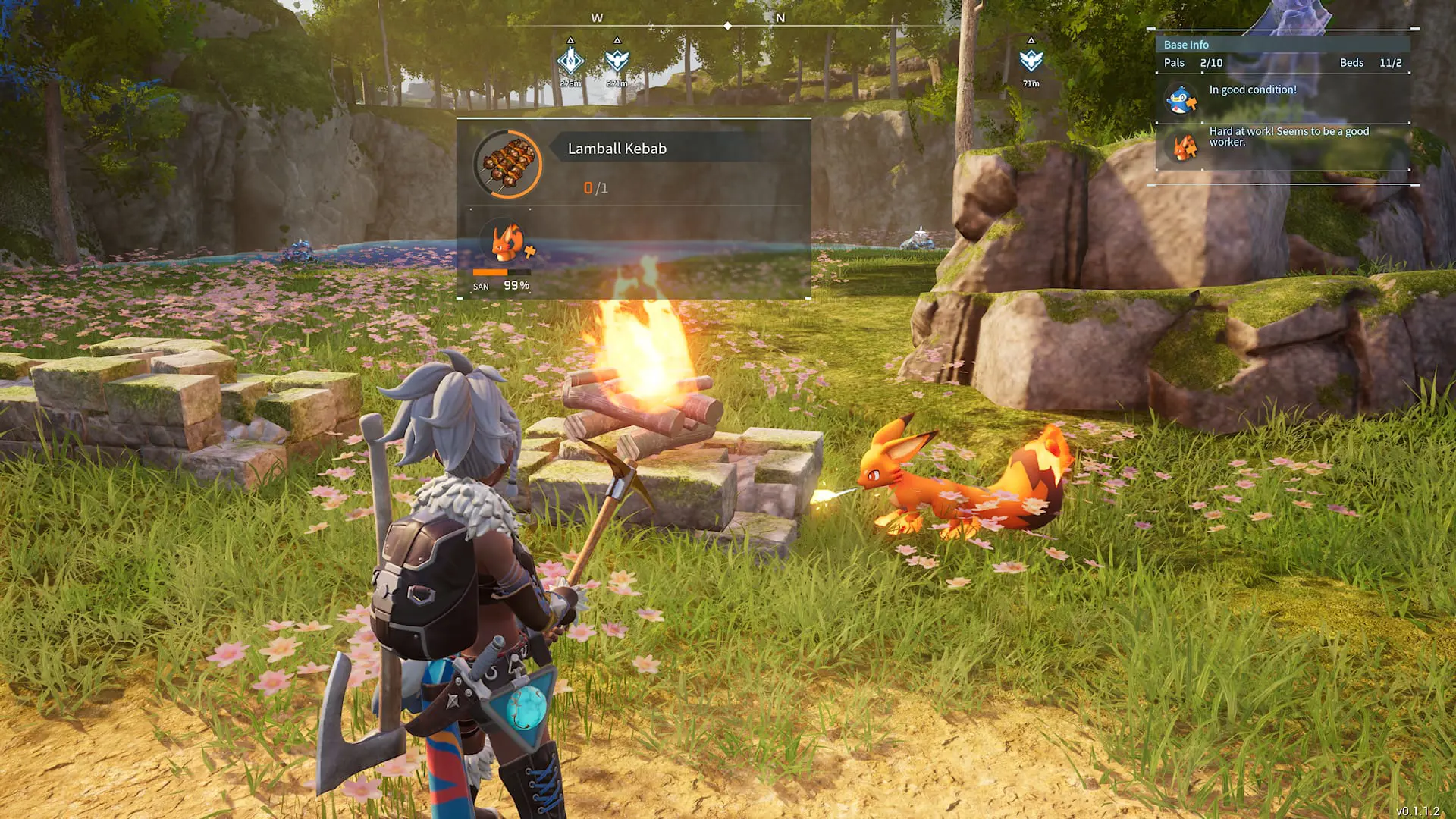Select the compass diamond between W and N
This screenshot has height=819, width=1456.
[x=728, y=24]
